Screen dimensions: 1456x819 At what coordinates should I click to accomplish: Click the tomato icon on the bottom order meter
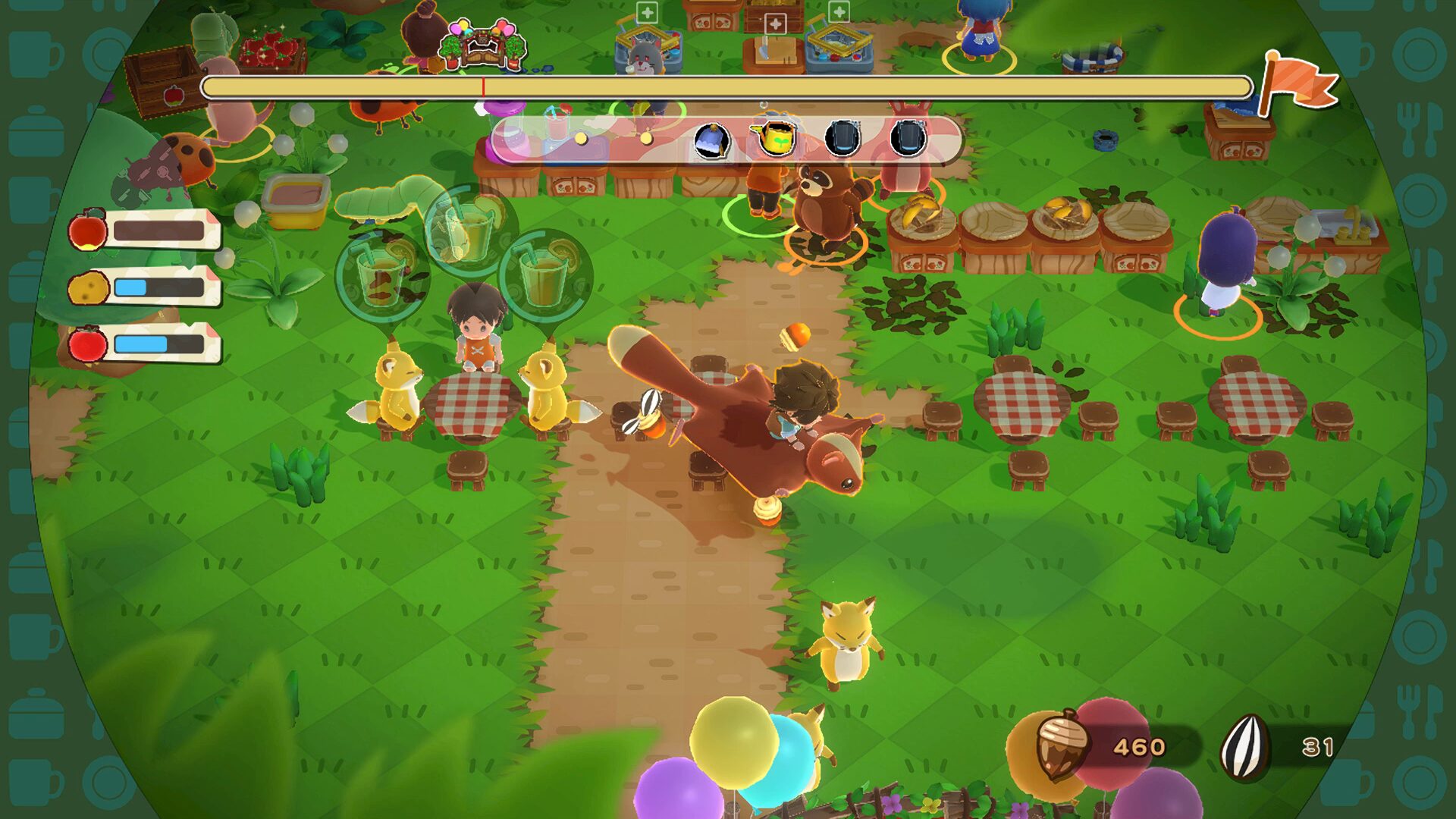pyautogui.click(x=88, y=344)
